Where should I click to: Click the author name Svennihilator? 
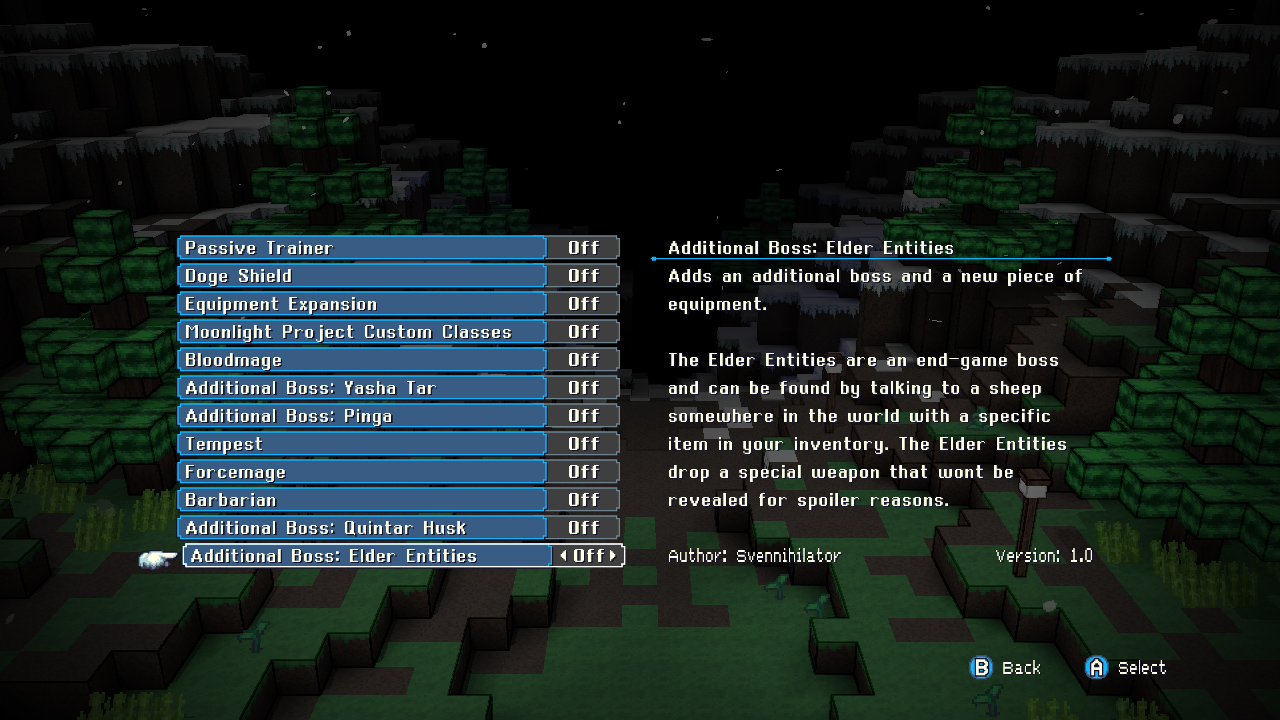pos(790,555)
